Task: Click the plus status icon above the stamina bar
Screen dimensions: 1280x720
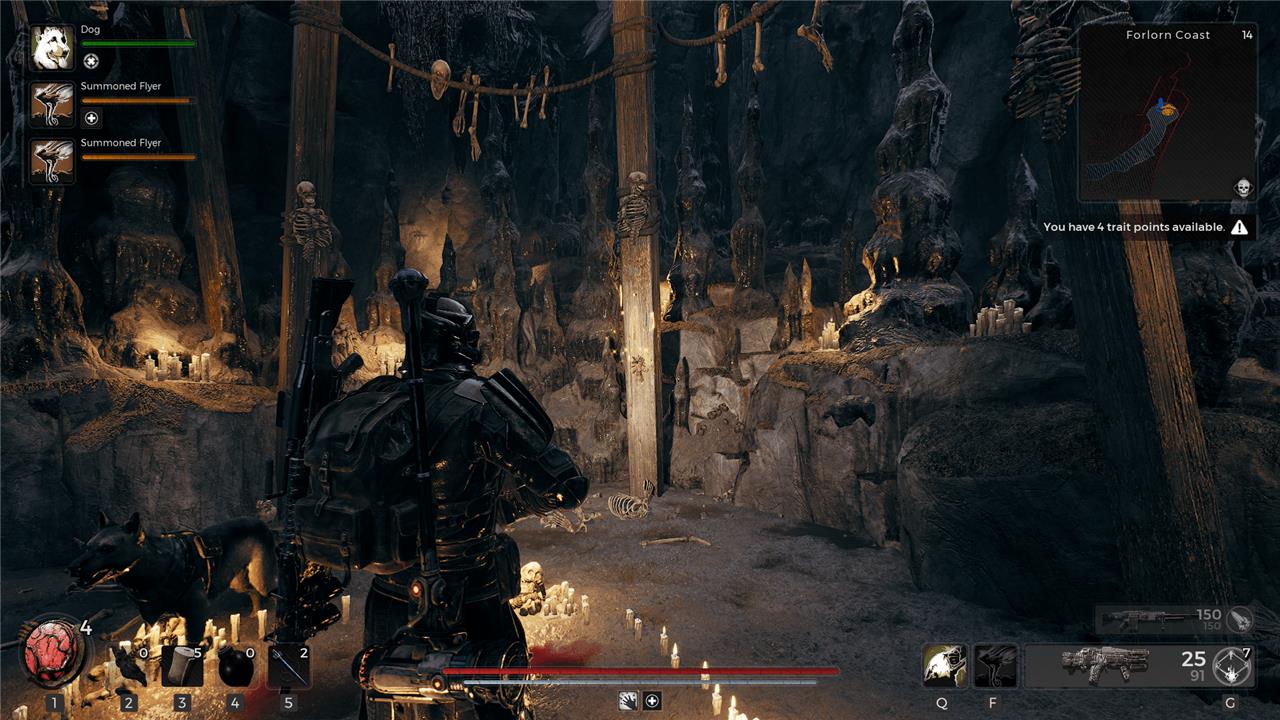Action: (652, 701)
